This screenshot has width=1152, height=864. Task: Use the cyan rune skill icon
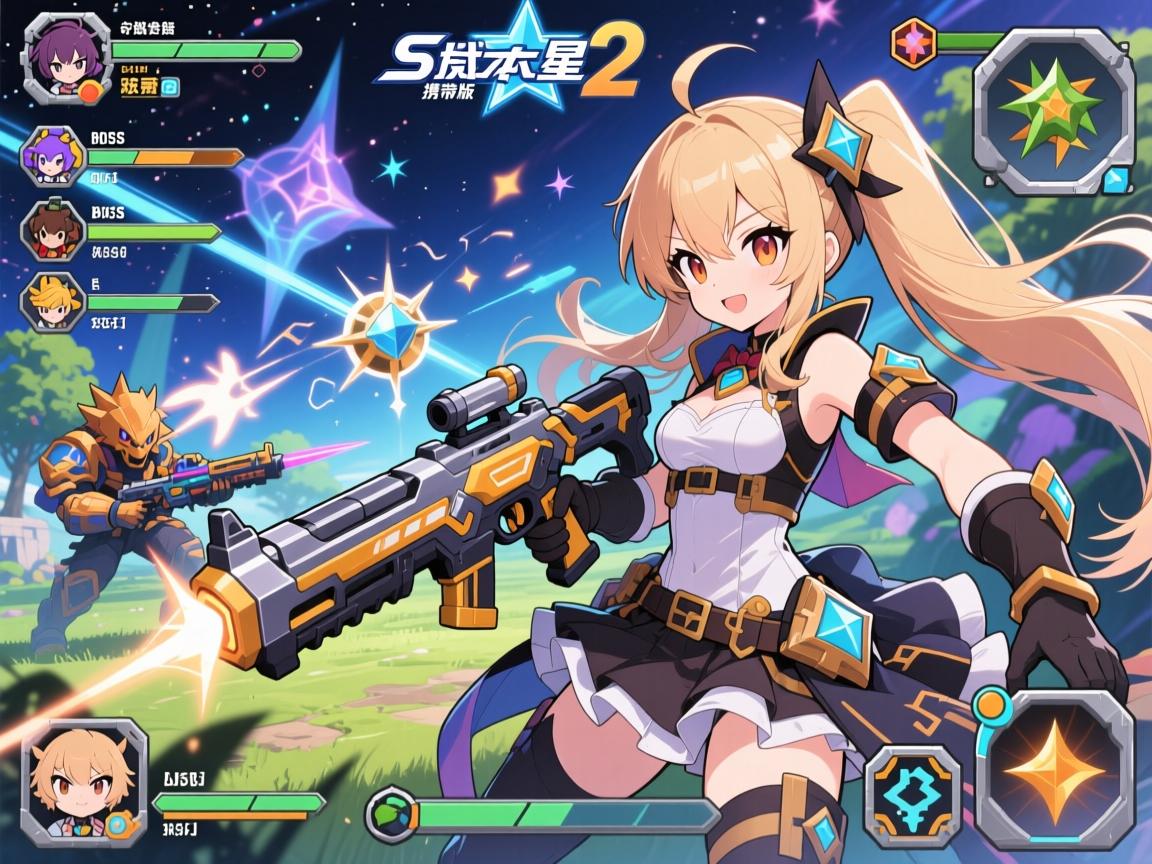coord(912,796)
